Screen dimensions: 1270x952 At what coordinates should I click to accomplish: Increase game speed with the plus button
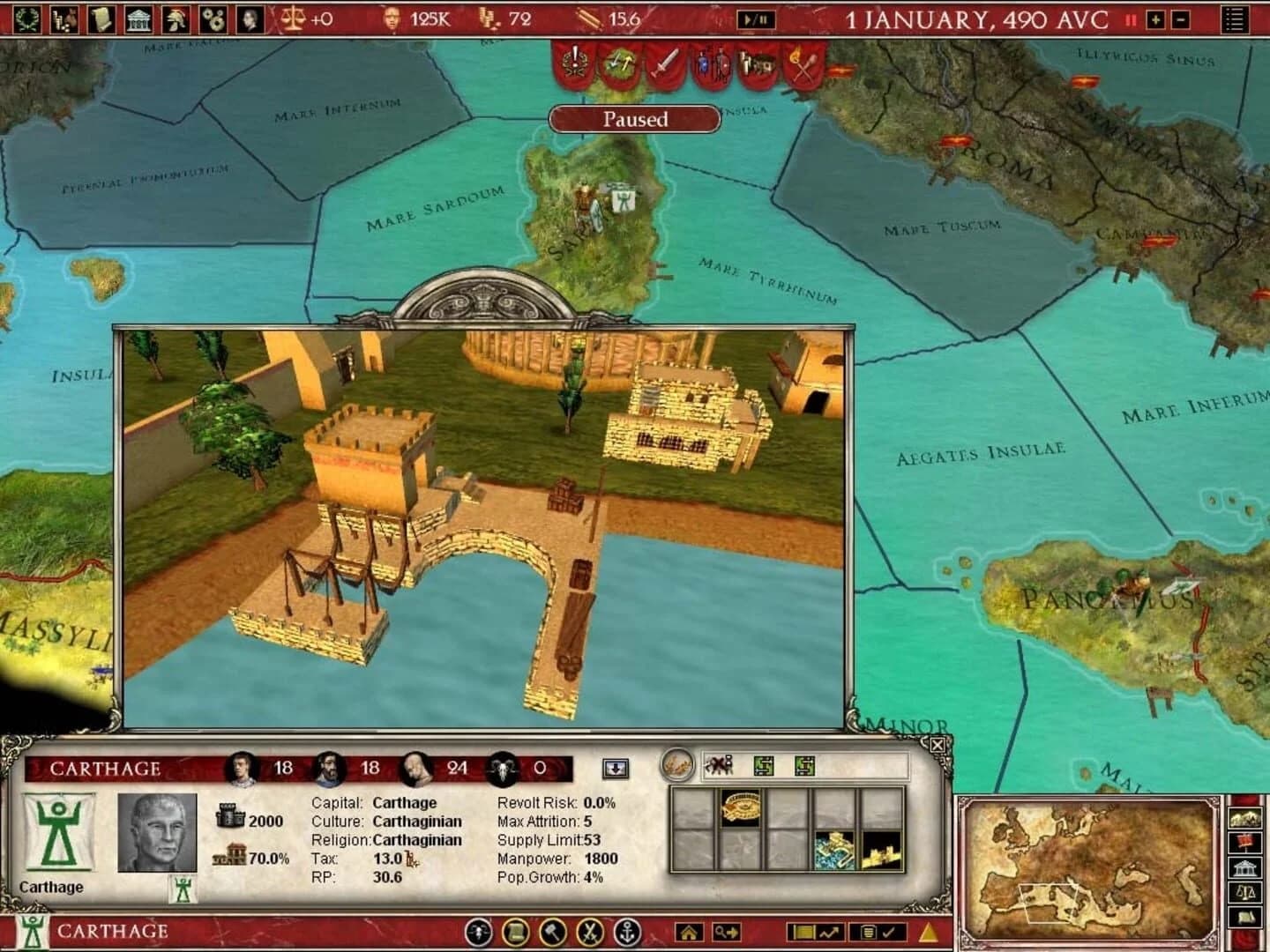coord(1154,19)
